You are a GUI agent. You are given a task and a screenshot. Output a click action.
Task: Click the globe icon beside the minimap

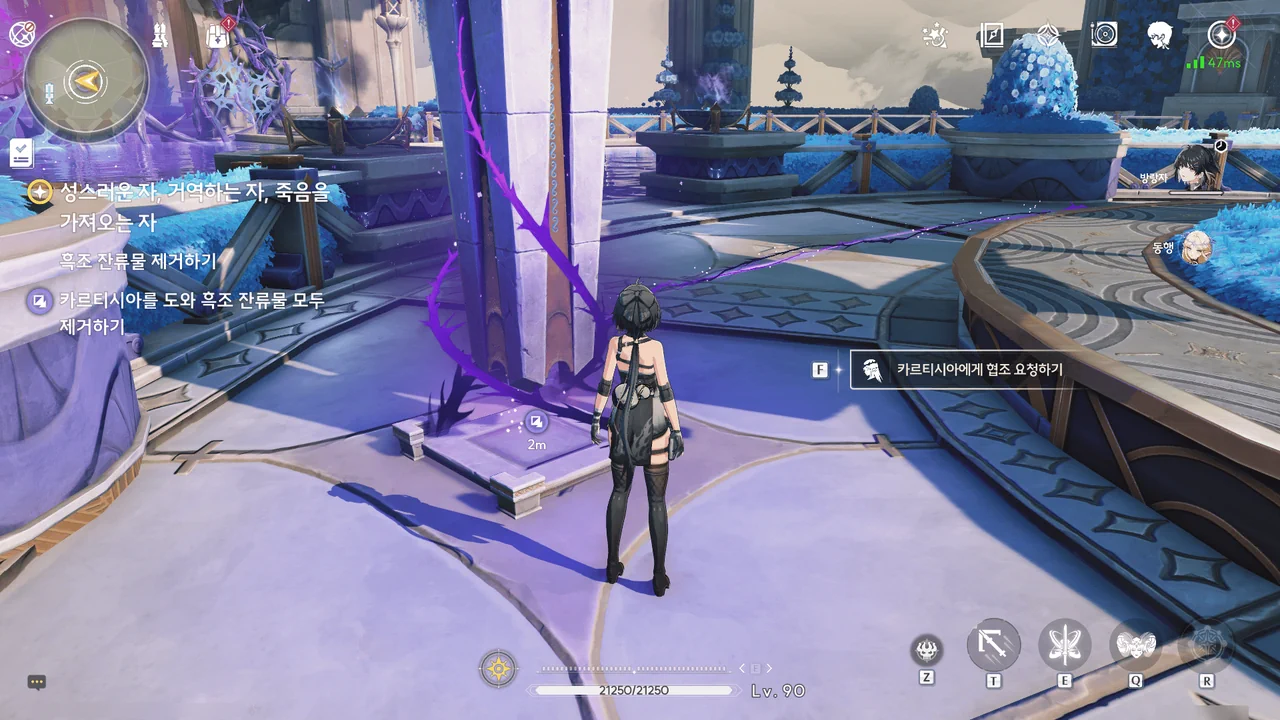[21, 34]
